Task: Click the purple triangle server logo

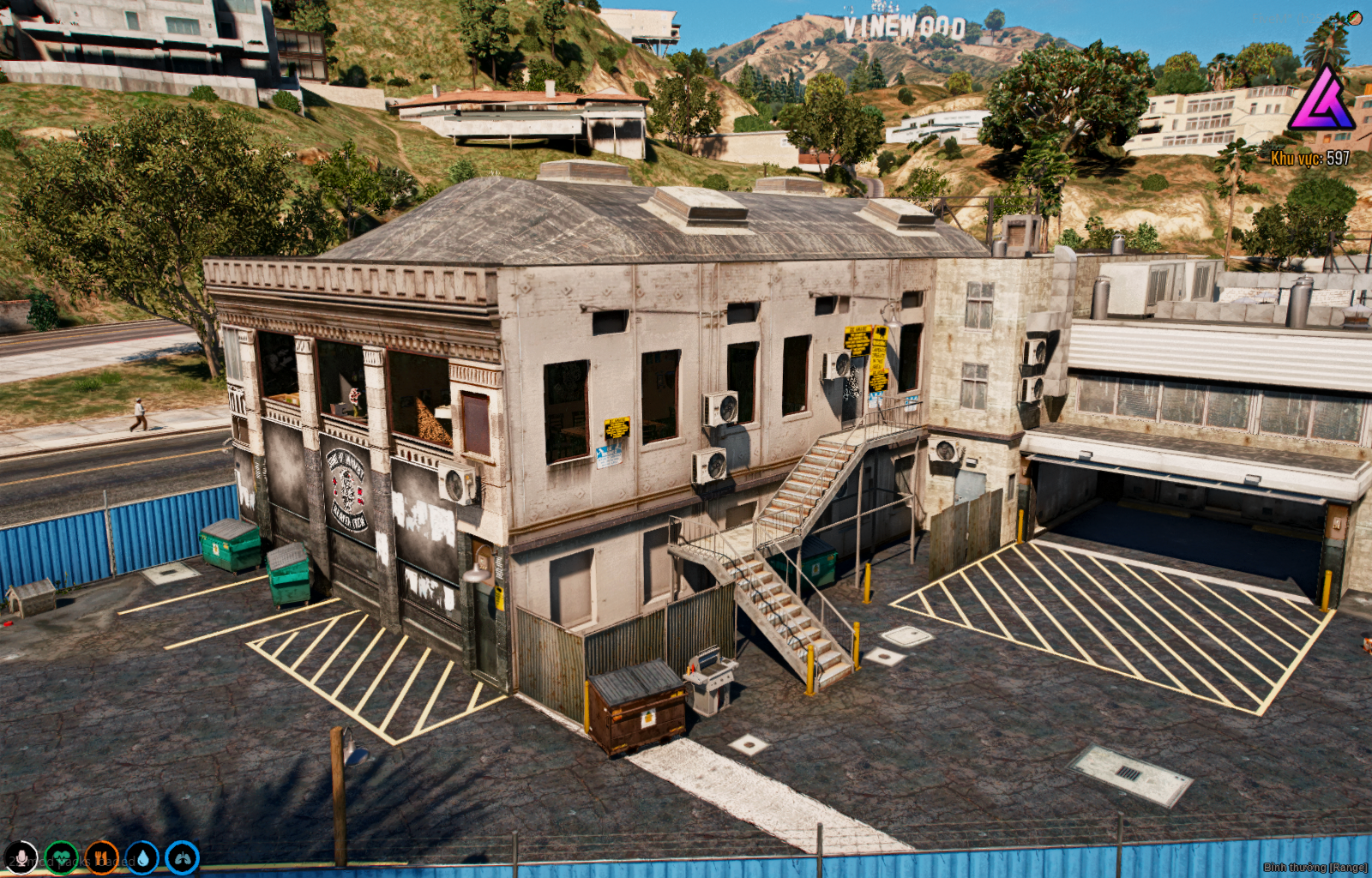Action: tap(1320, 101)
